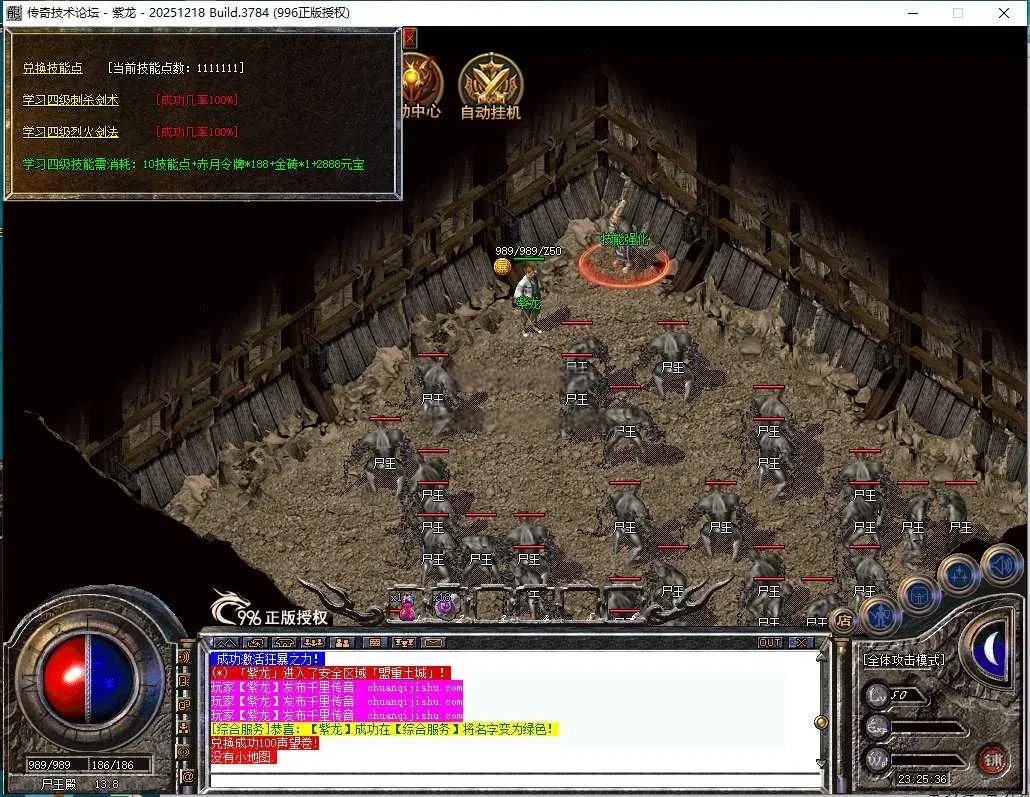The image size is (1030, 797).
Task: Close the chat panel with its X button
Action: coord(801,642)
